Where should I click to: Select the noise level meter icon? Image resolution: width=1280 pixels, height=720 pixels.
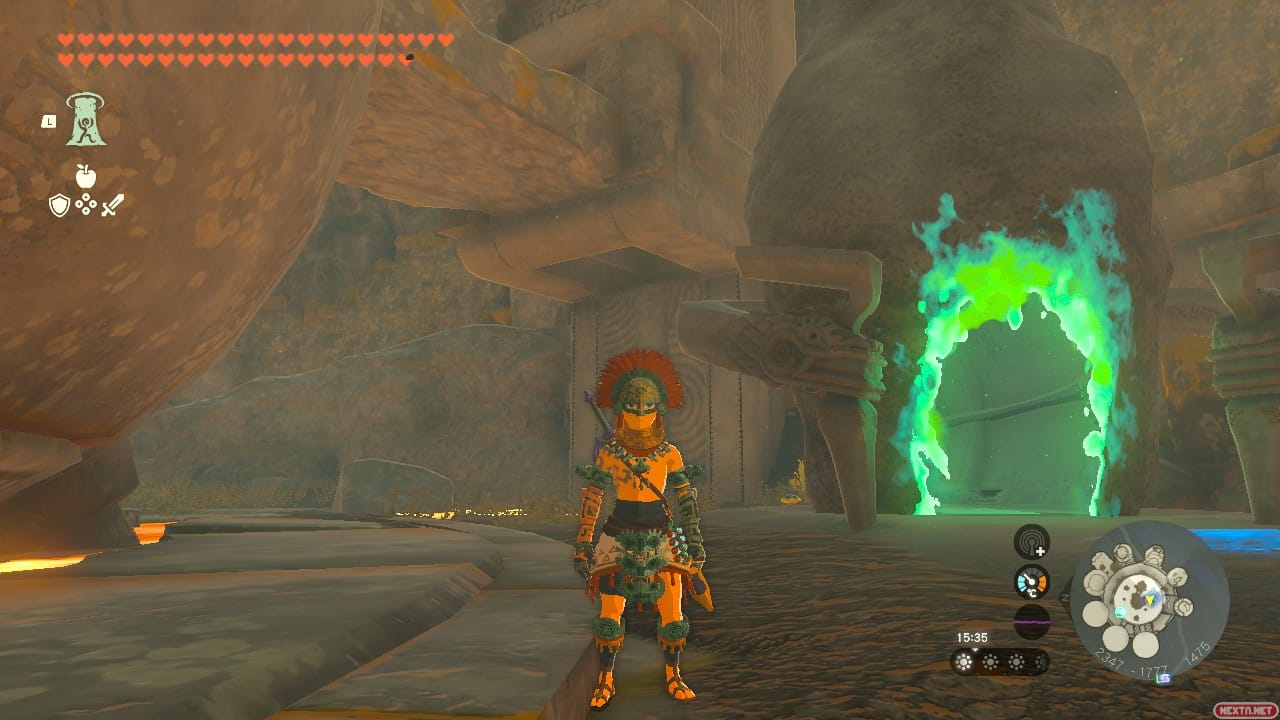click(1031, 620)
